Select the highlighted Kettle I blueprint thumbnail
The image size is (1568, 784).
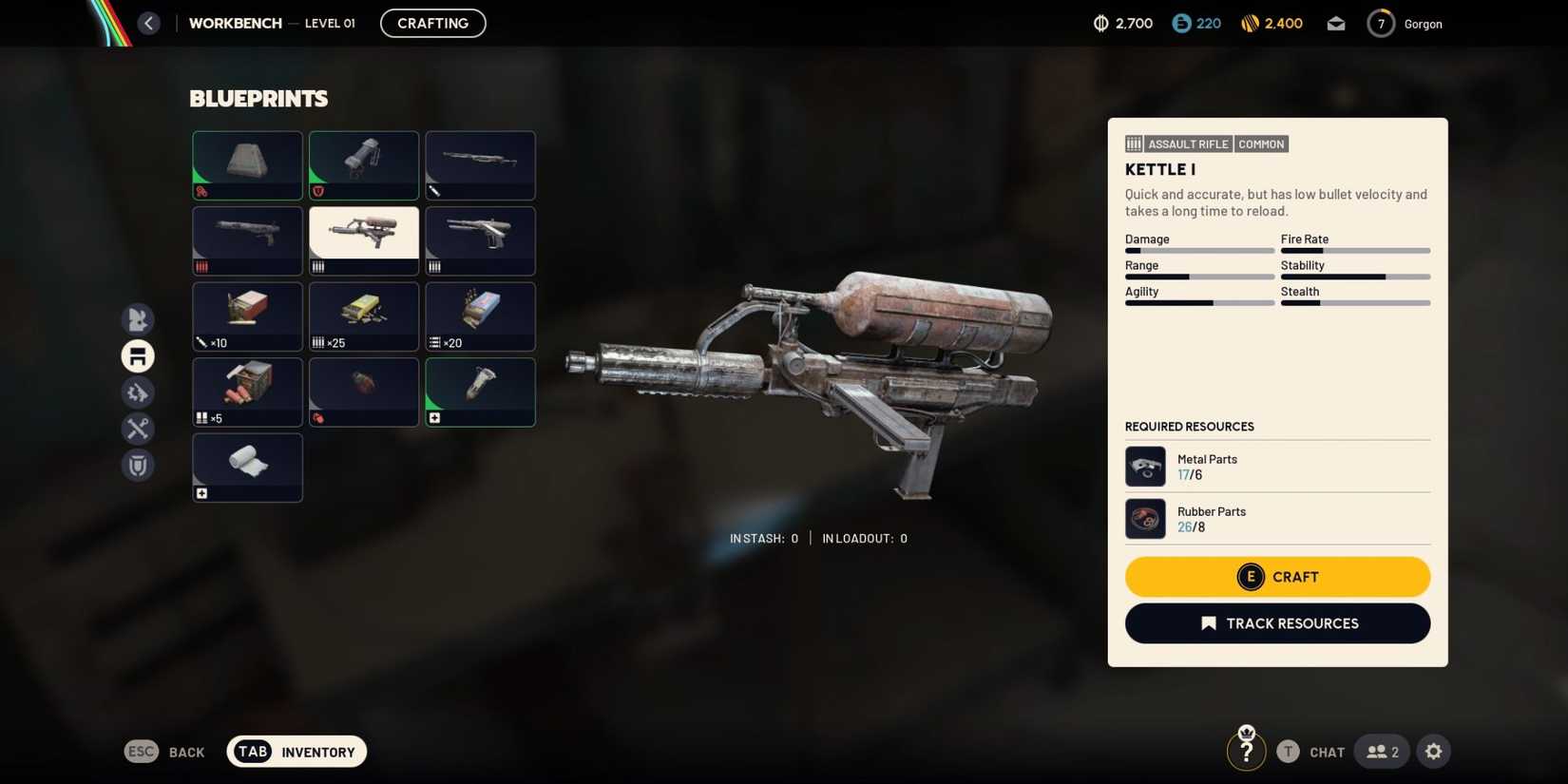point(364,239)
